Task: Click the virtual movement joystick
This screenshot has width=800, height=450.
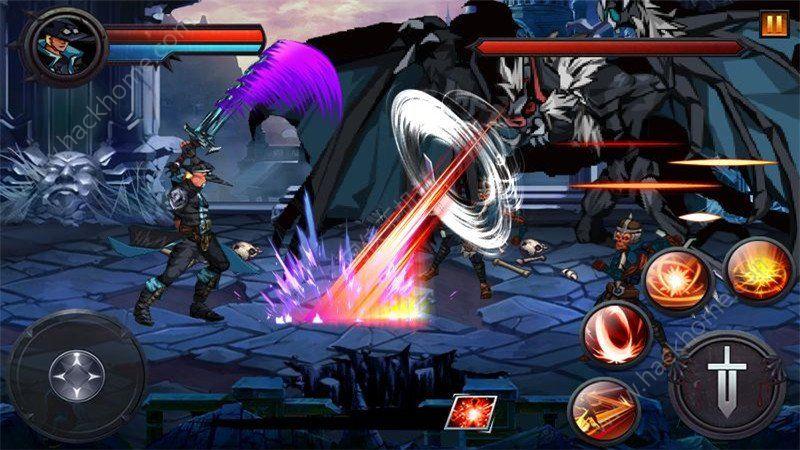Action: (x=75, y=372)
